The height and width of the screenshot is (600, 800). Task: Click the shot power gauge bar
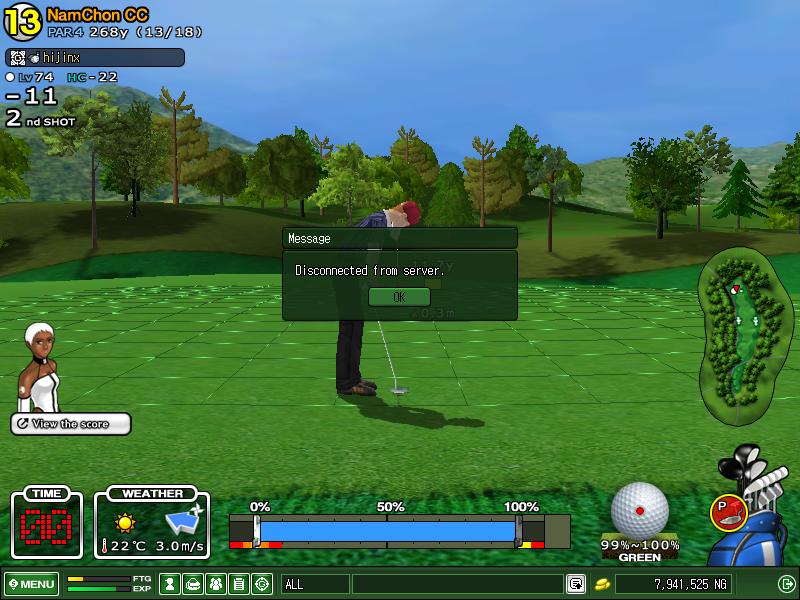coord(388,530)
